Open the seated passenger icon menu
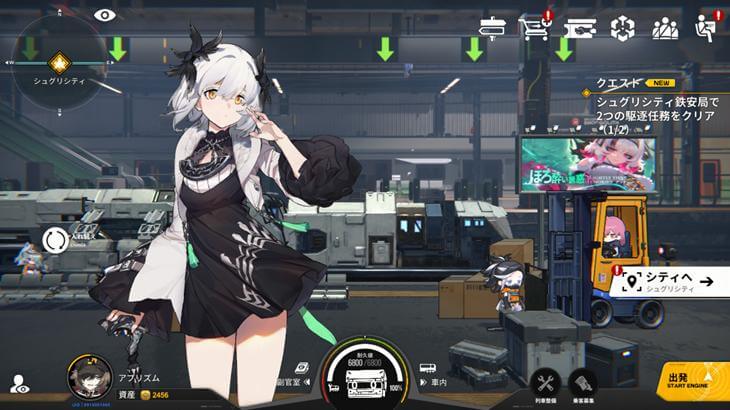Viewport: 730px width, 410px height. click(x=707, y=28)
